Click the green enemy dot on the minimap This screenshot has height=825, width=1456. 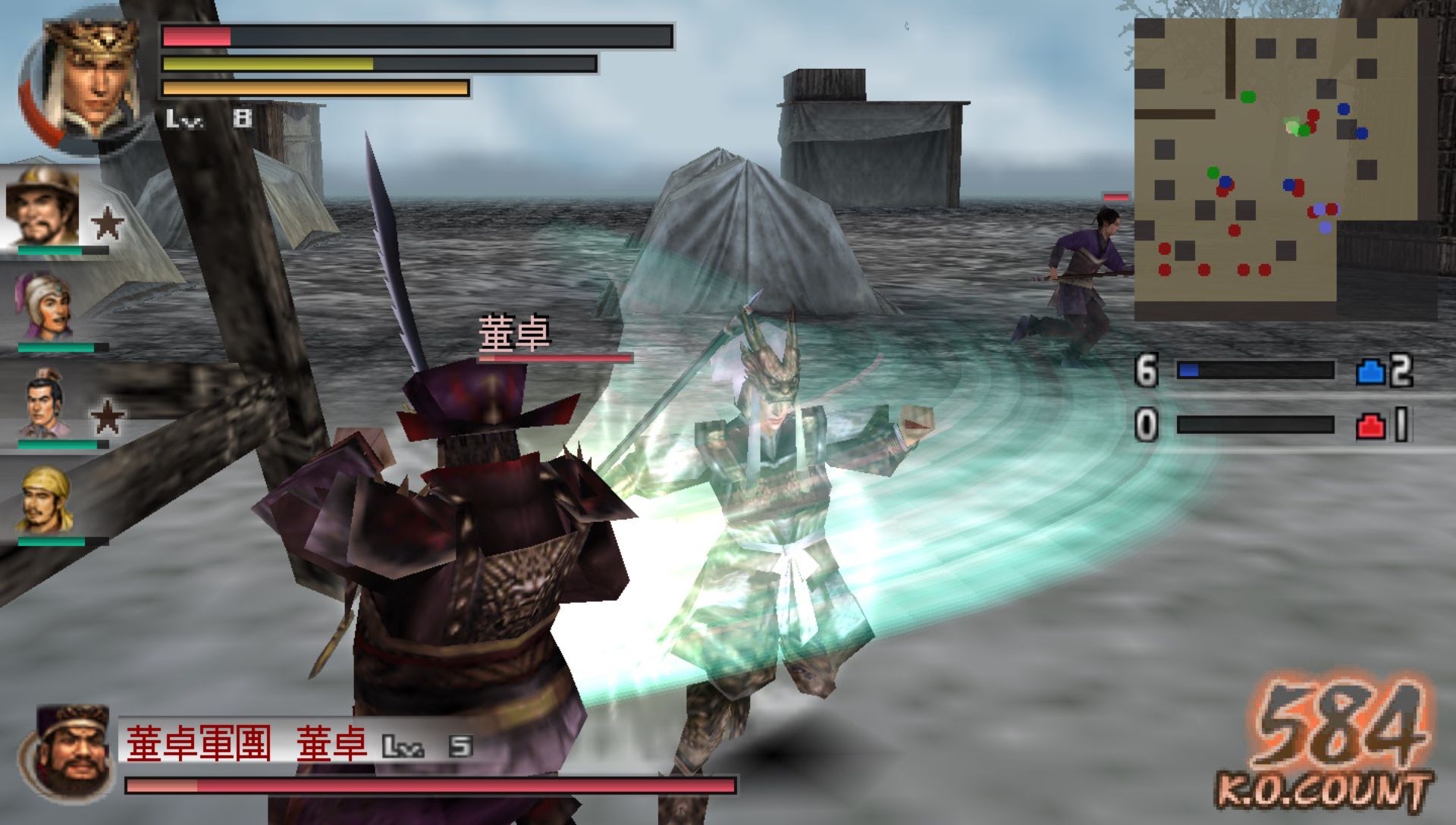pyautogui.click(x=1250, y=97)
